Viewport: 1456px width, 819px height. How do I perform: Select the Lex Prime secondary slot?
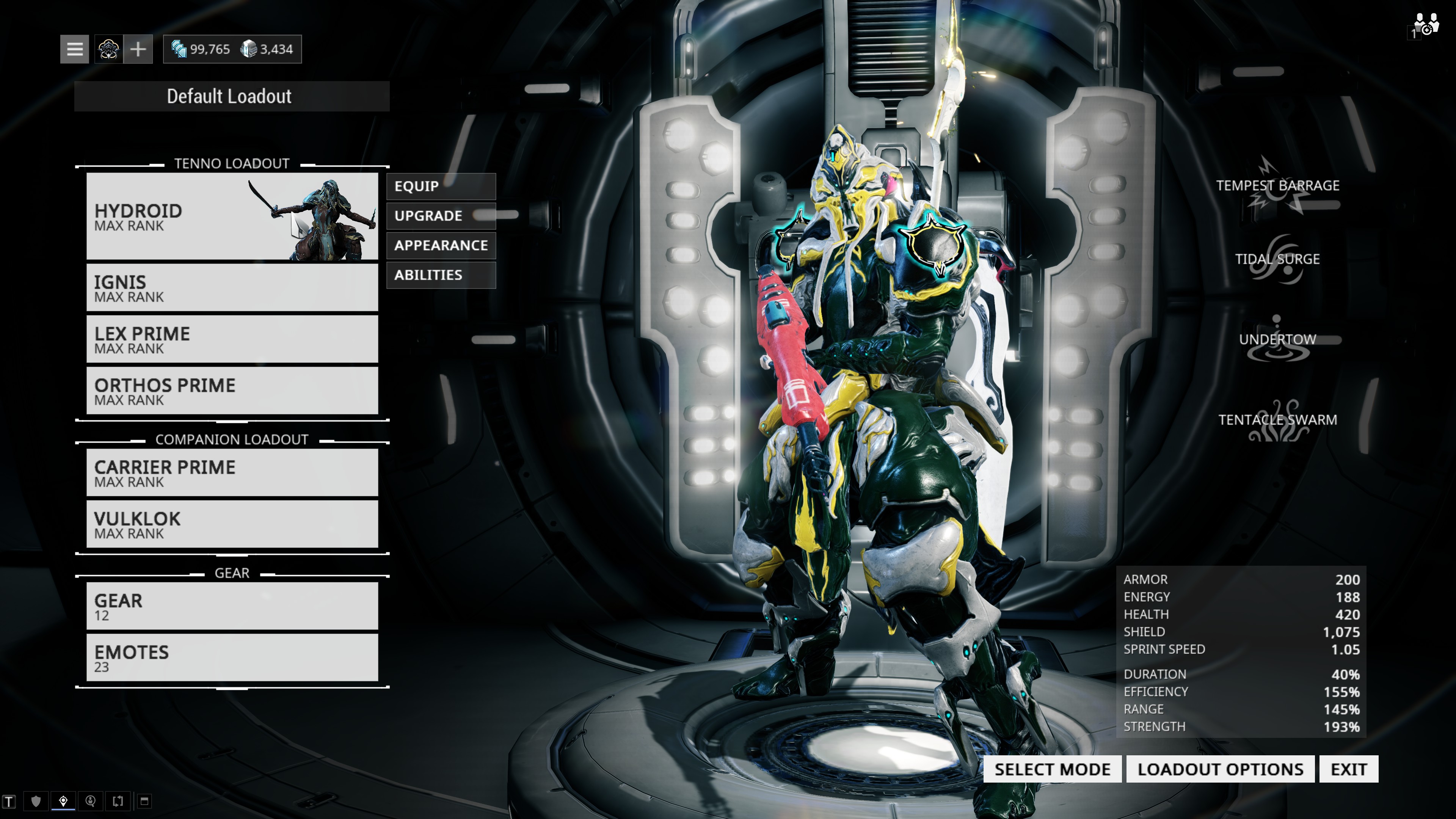[232, 339]
